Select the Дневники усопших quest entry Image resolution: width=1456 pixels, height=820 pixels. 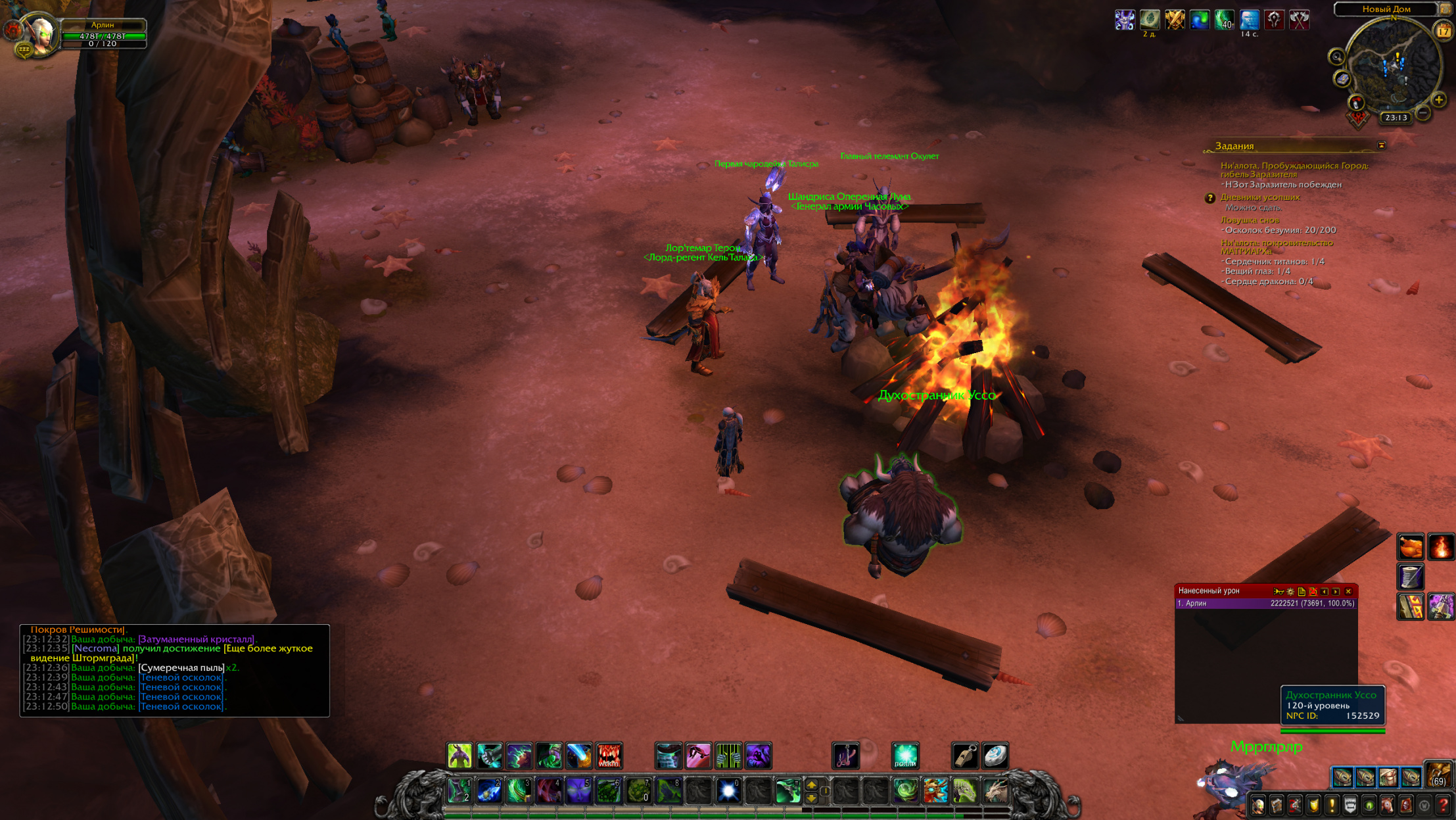1259,197
